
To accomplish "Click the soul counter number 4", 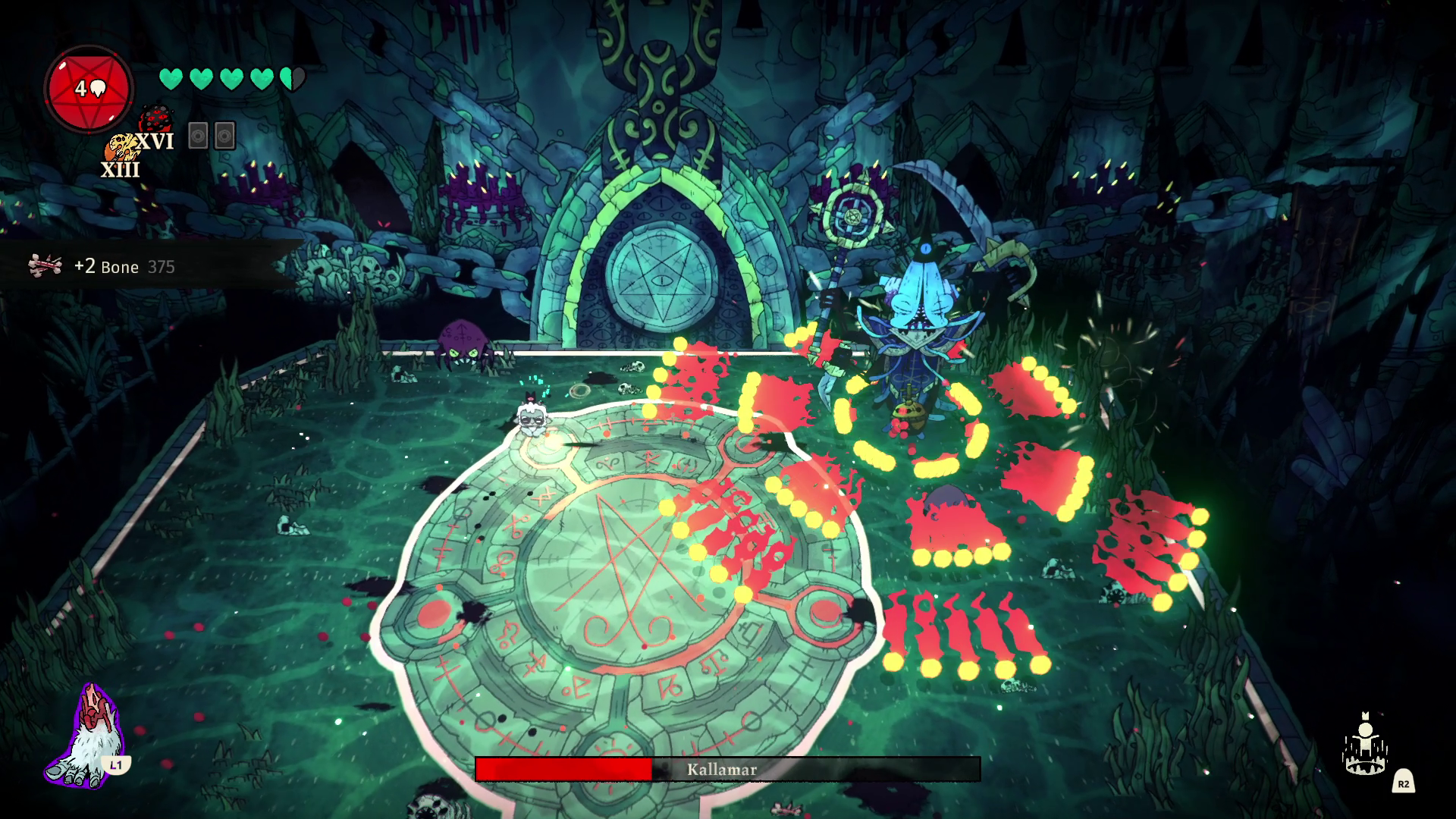I will point(82,87).
